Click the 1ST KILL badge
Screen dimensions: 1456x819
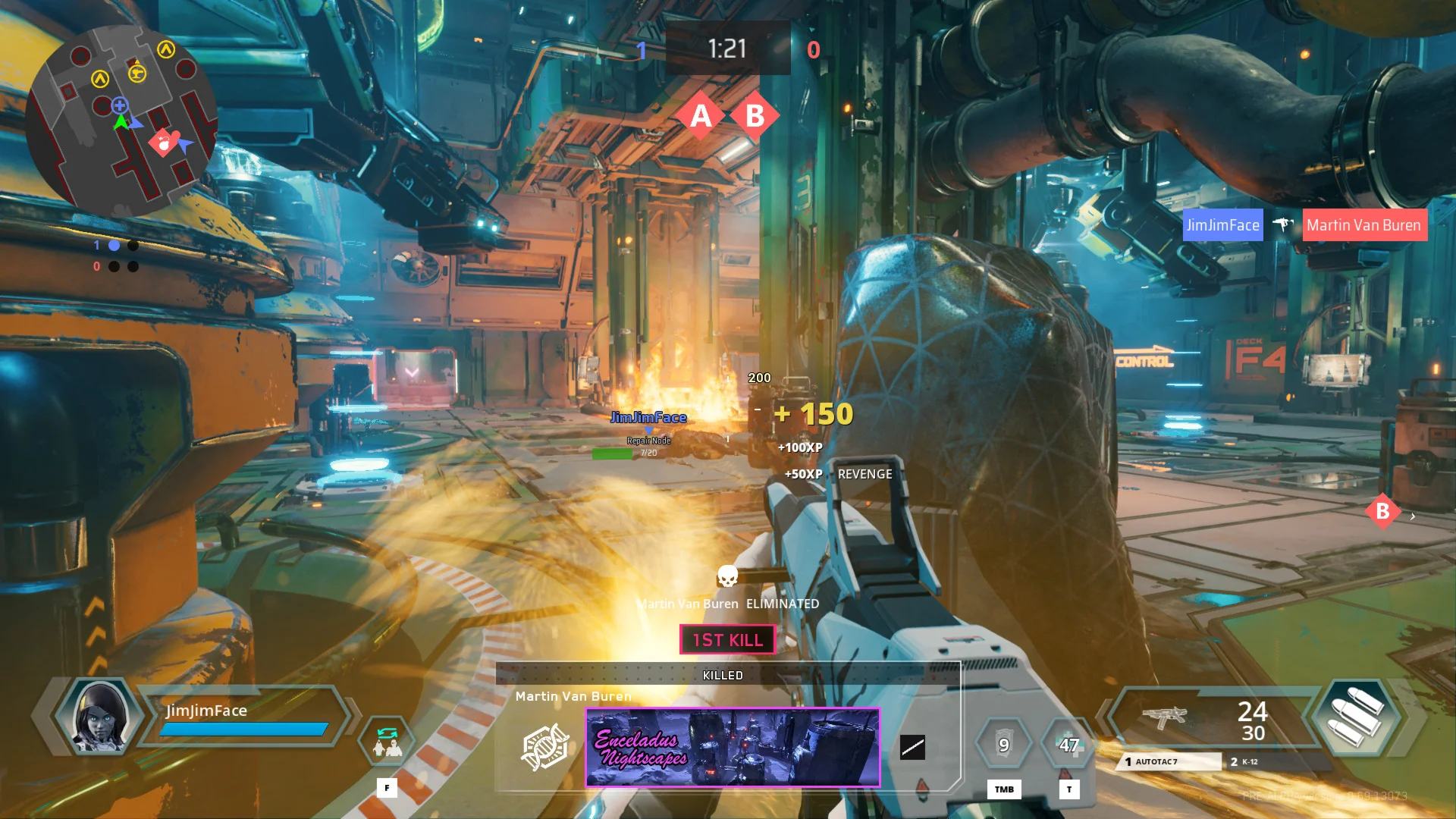(727, 639)
